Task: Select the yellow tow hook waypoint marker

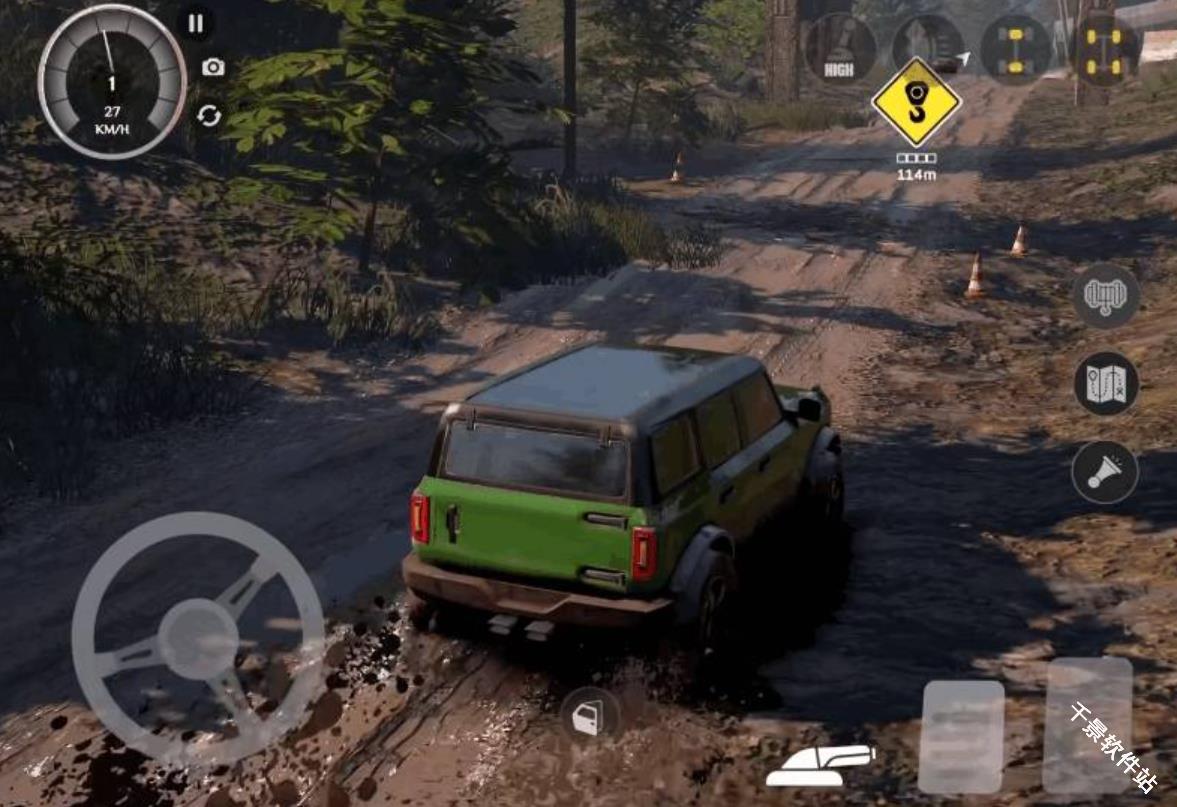Action: [916, 102]
